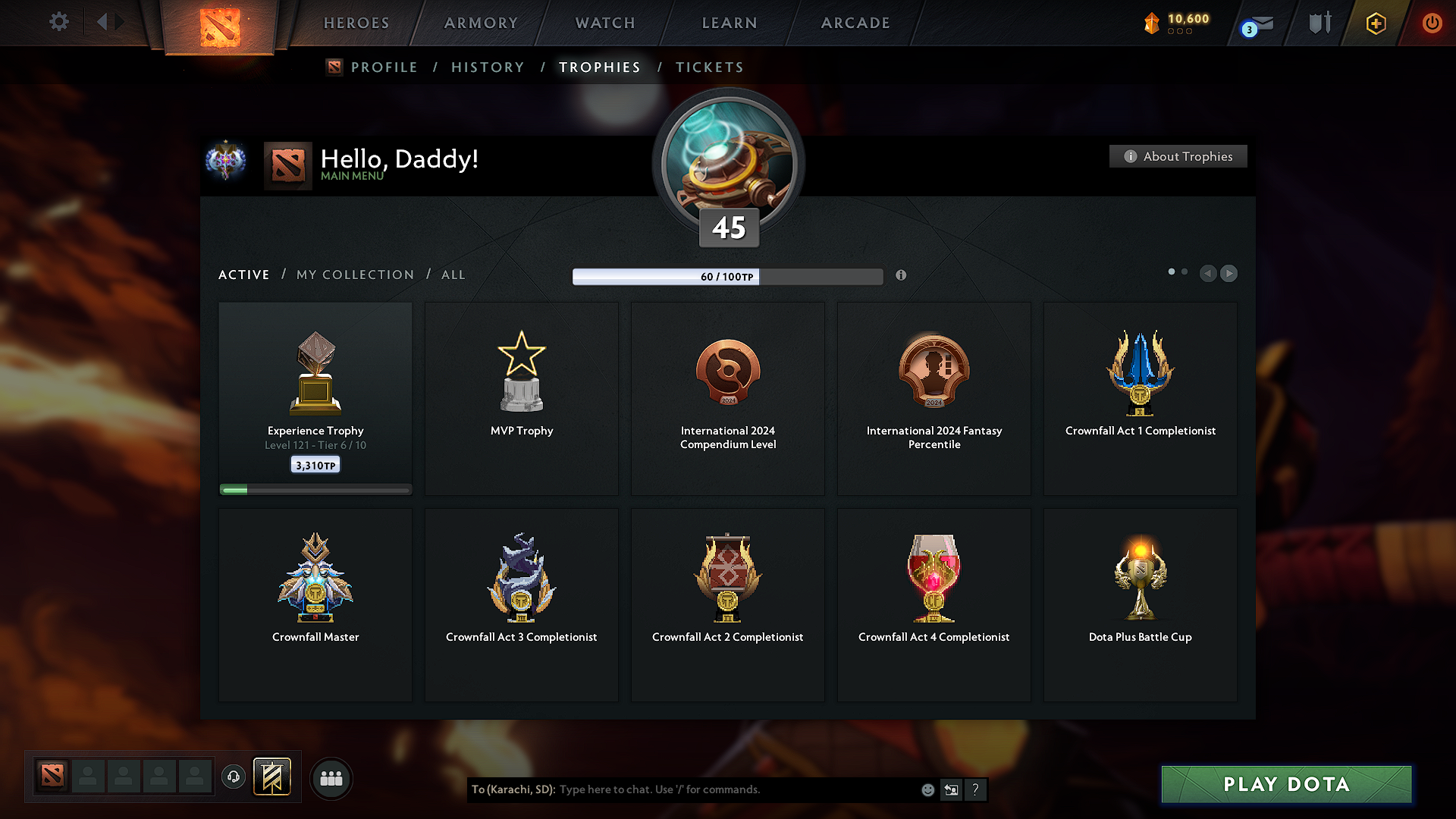View the match History tab
The height and width of the screenshot is (819, 1456).
click(488, 67)
